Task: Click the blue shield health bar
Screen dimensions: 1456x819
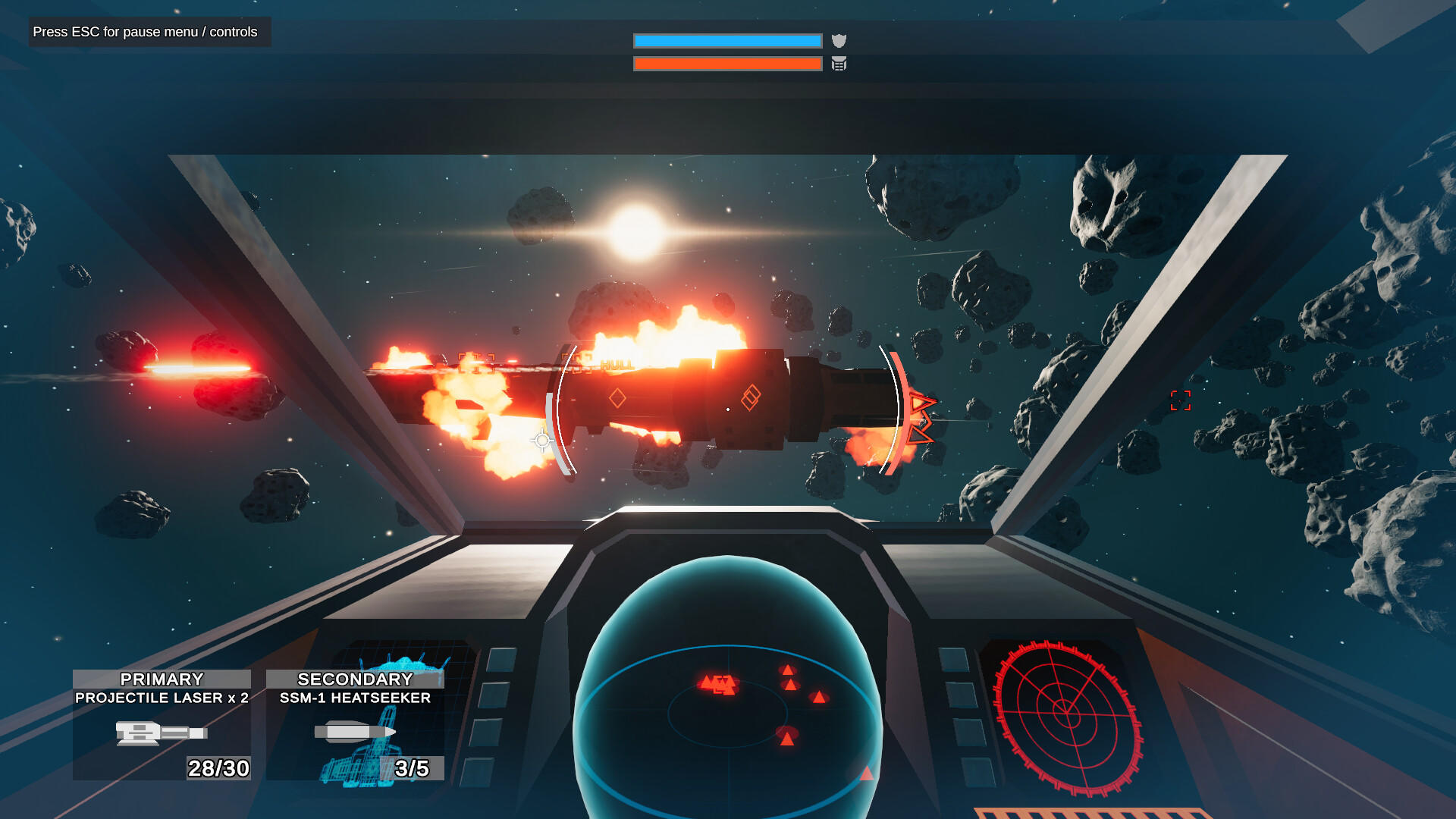Action: (x=727, y=40)
